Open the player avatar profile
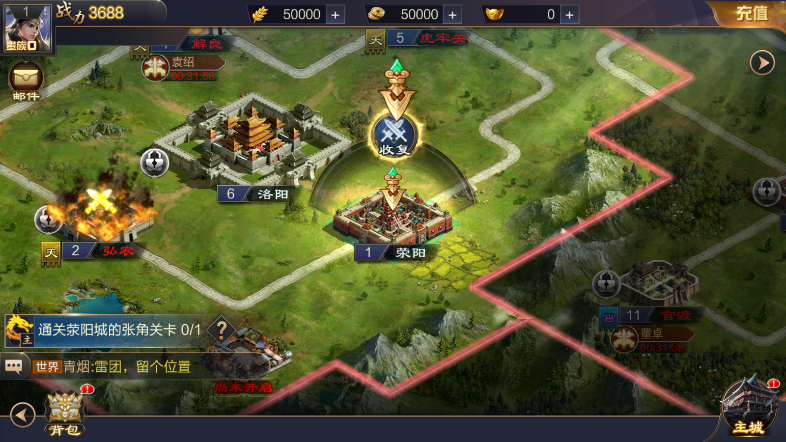The width and height of the screenshot is (786, 442). (x=27, y=28)
